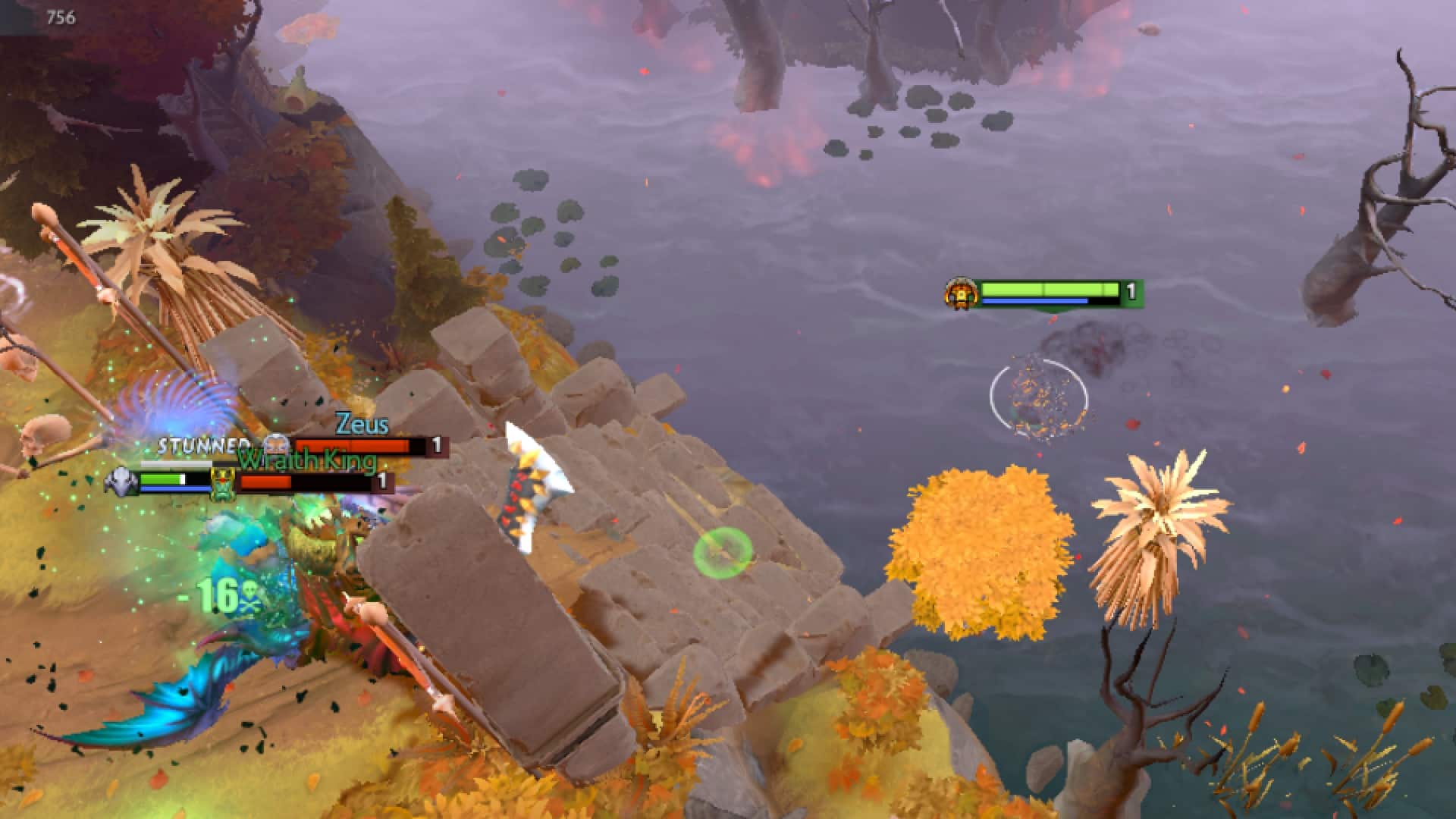Viewport: 1456px width, 819px height.
Task: Click the STUNNED status text
Action: coord(203,446)
